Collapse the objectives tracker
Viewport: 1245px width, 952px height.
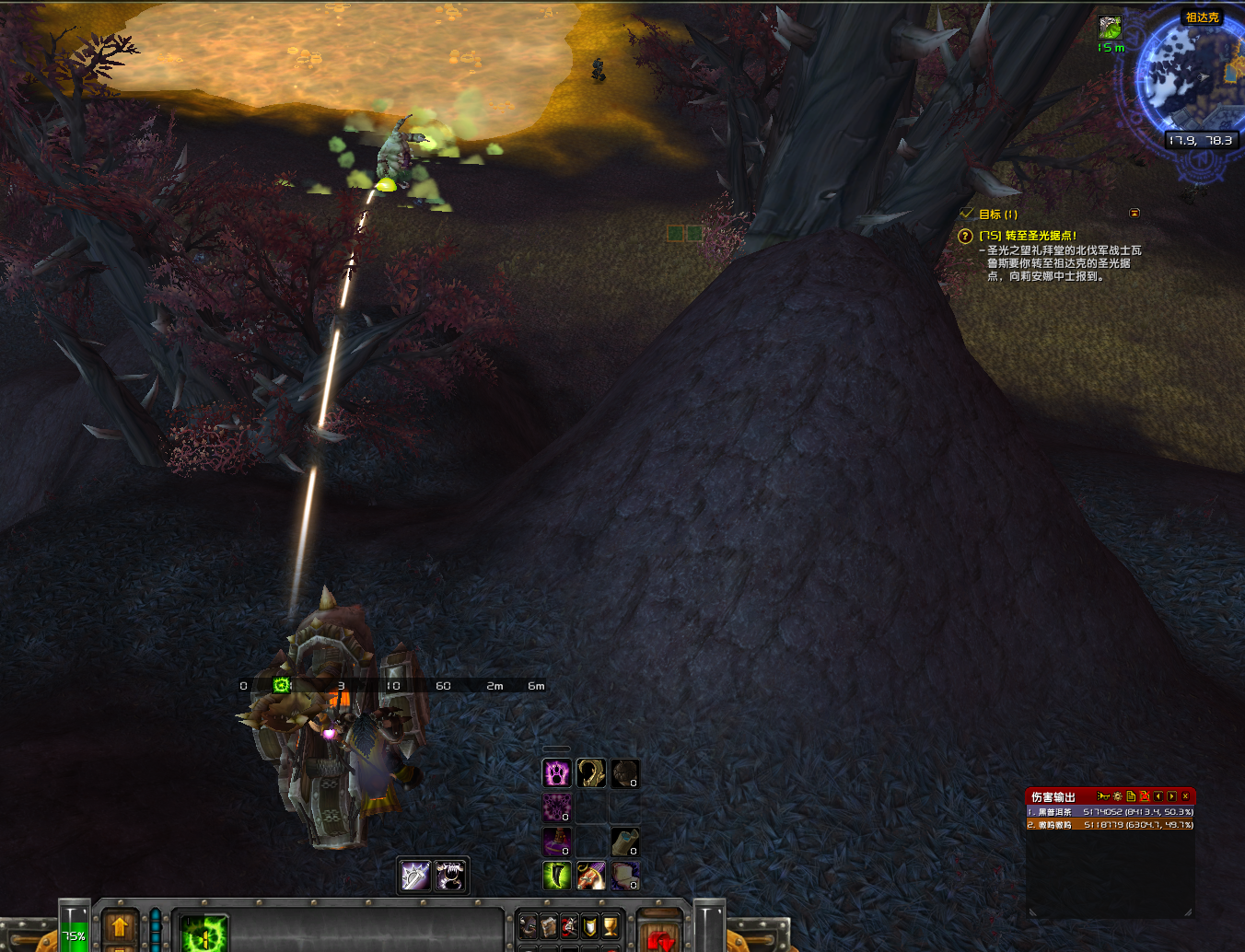1134,214
